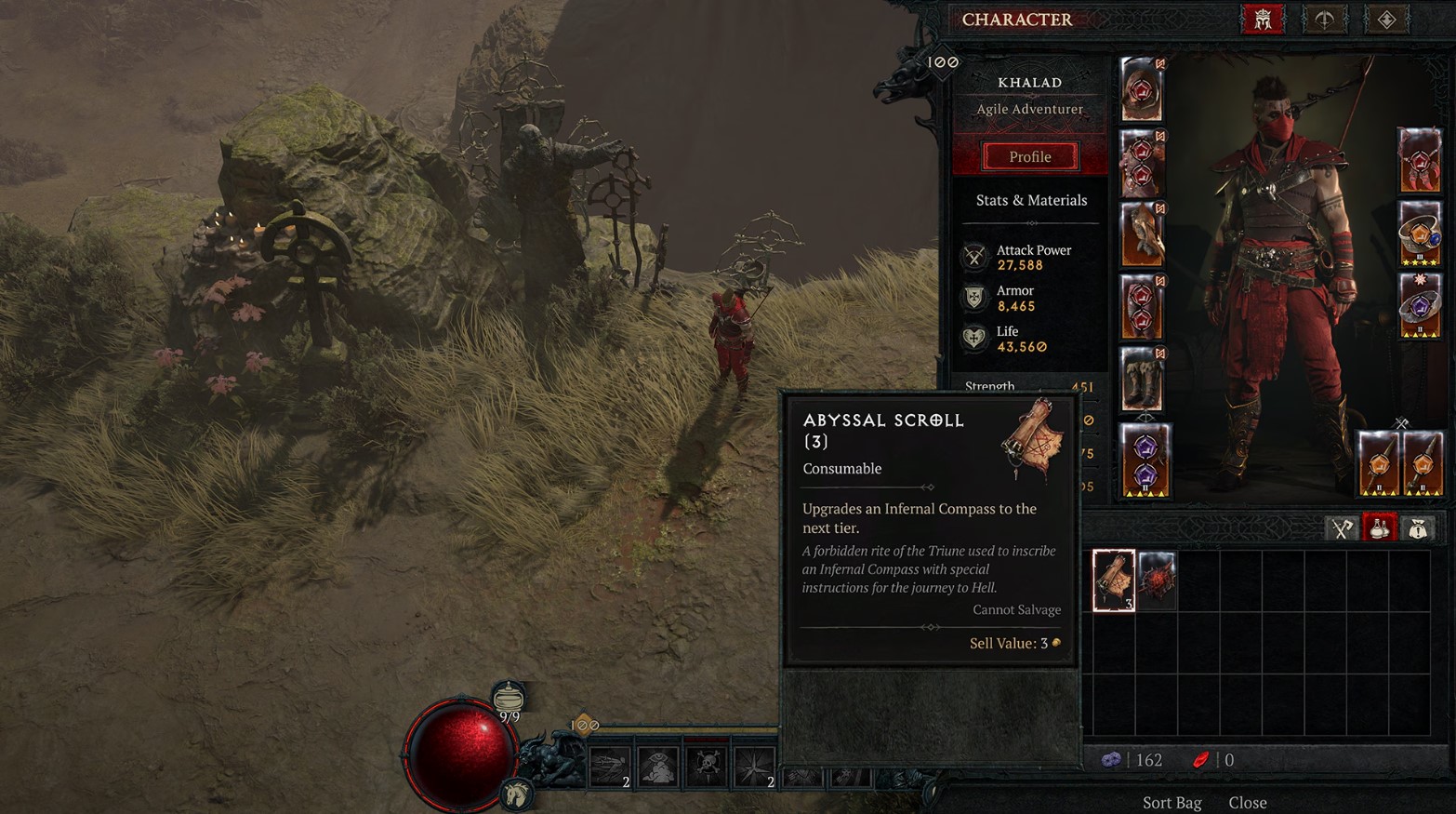Show the consumables bag tab

click(x=1380, y=528)
